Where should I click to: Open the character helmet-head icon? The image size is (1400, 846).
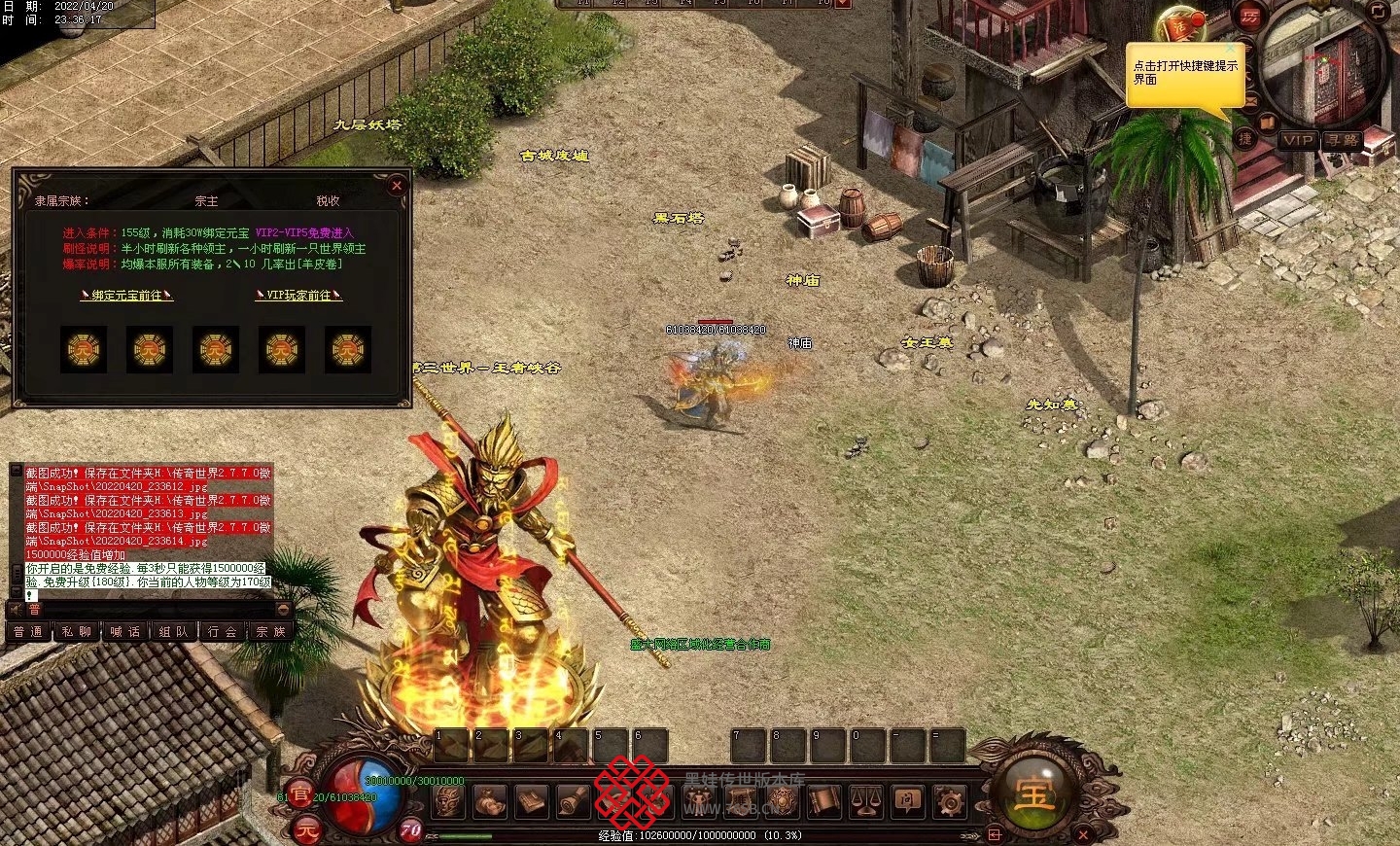coord(448,801)
